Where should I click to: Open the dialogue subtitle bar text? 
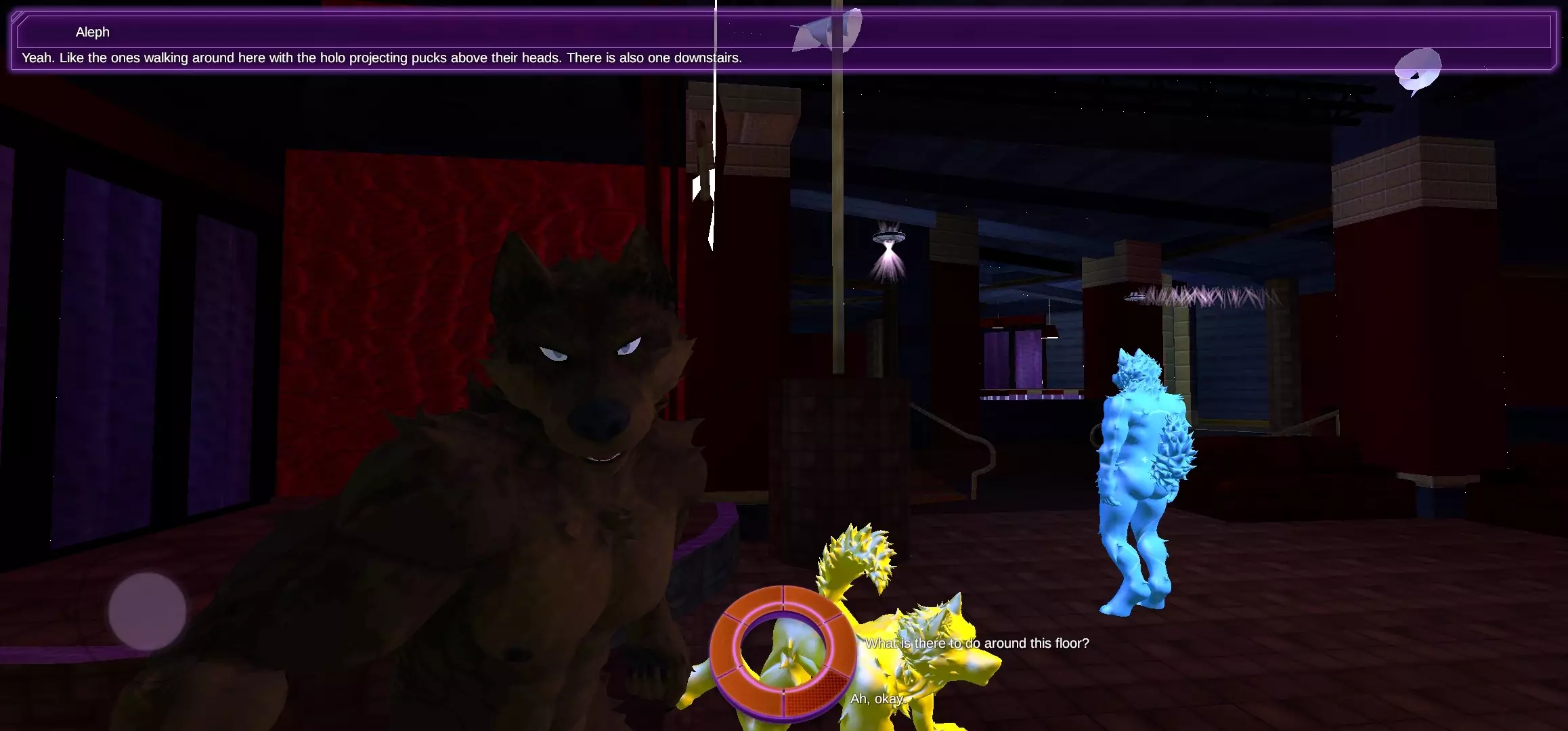pyautogui.click(x=383, y=58)
